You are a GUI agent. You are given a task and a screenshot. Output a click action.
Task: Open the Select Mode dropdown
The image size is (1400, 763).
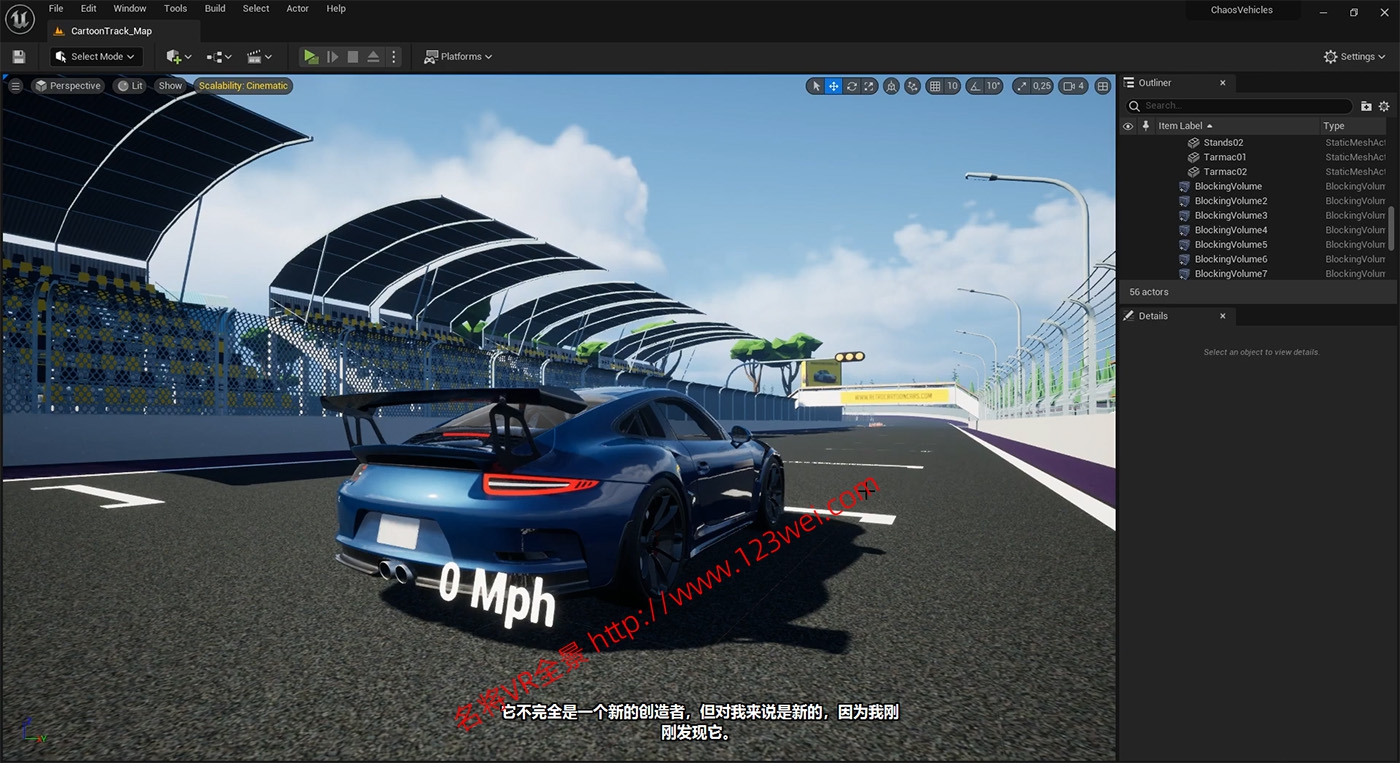(x=95, y=56)
